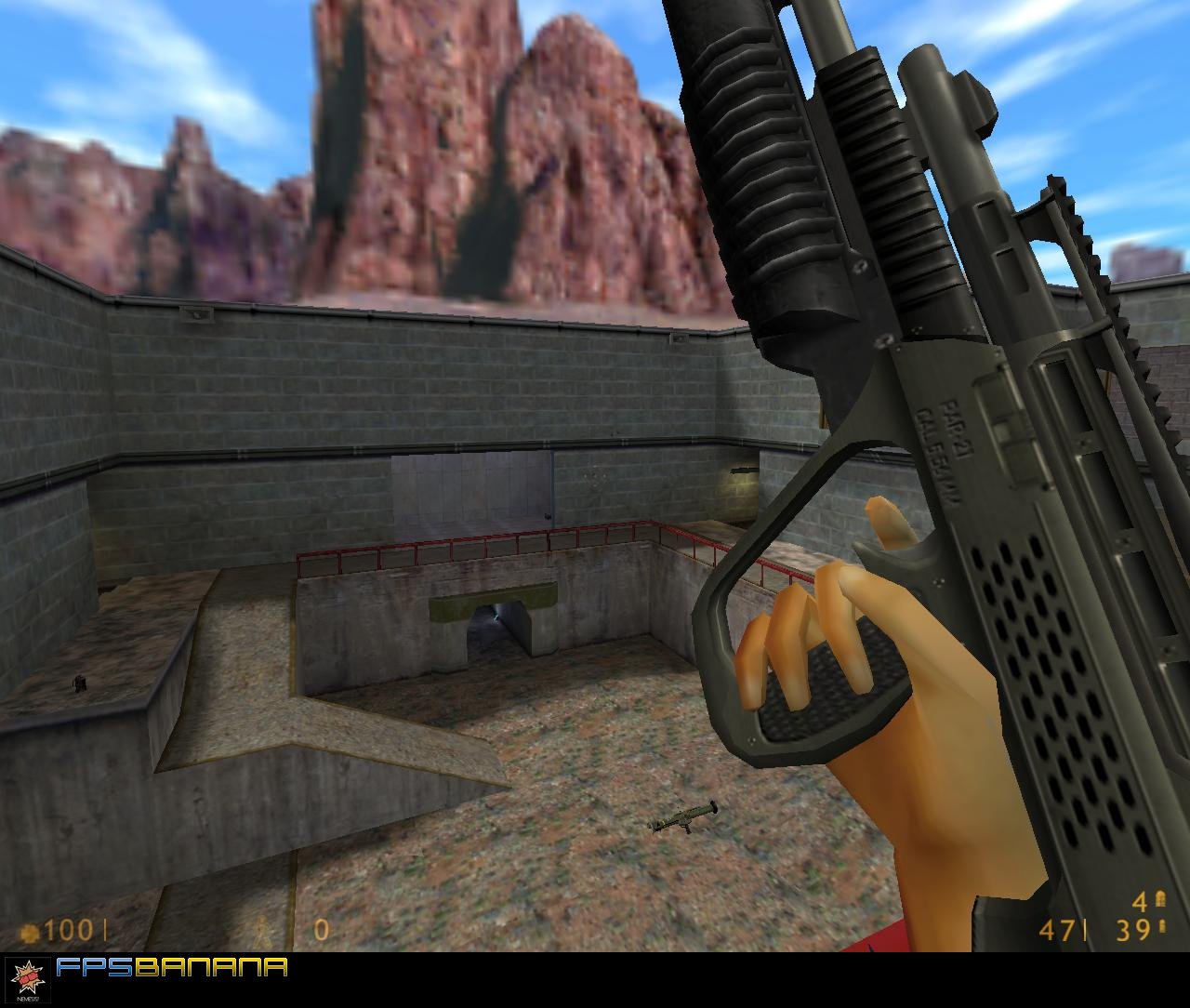The image size is (1190, 1008).
Task: Expand the divider between 47 and 39 ammo
Action: click(x=1085, y=930)
